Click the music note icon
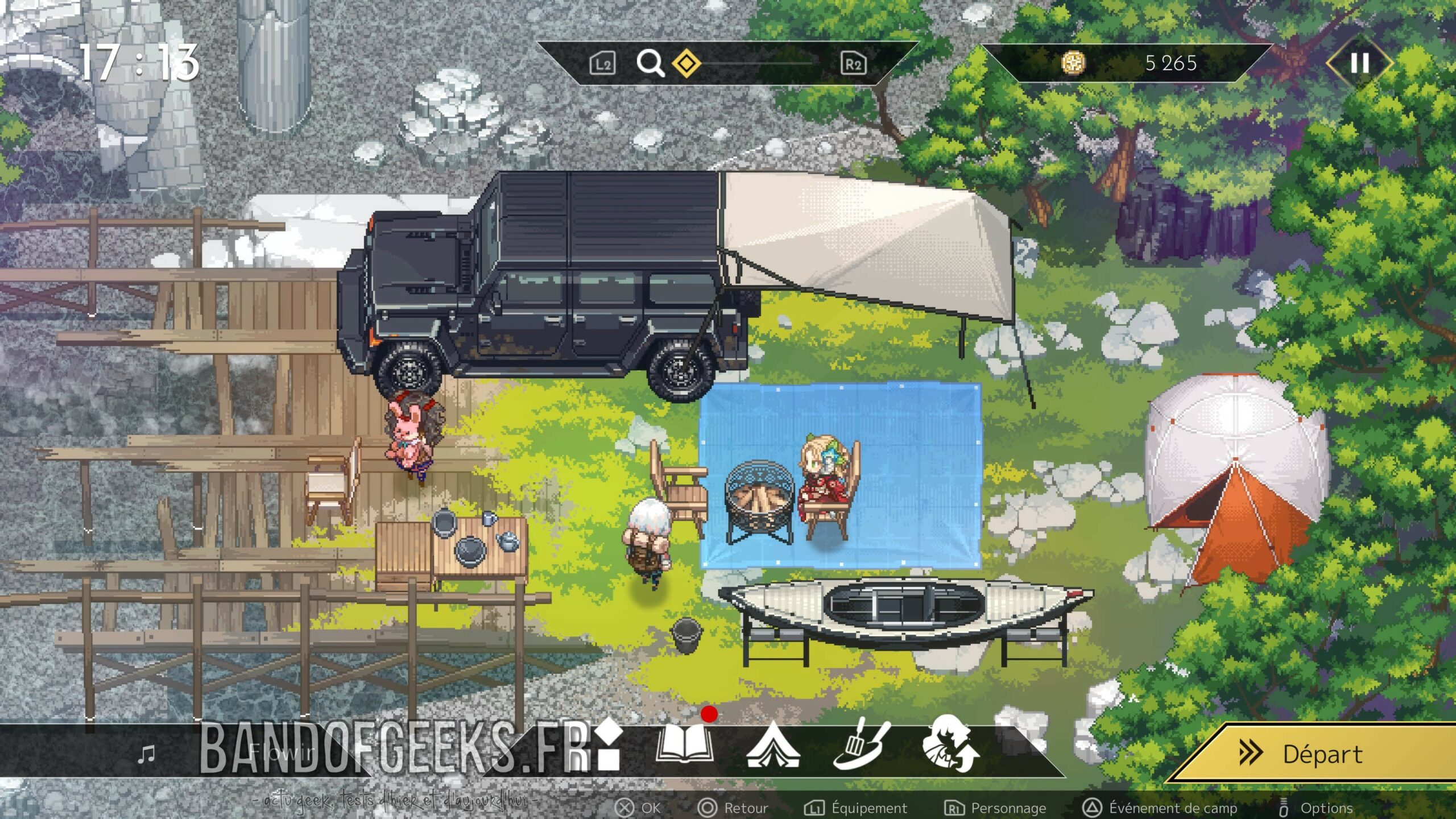Viewport: 1456px width, 819px height. (147, 754)
